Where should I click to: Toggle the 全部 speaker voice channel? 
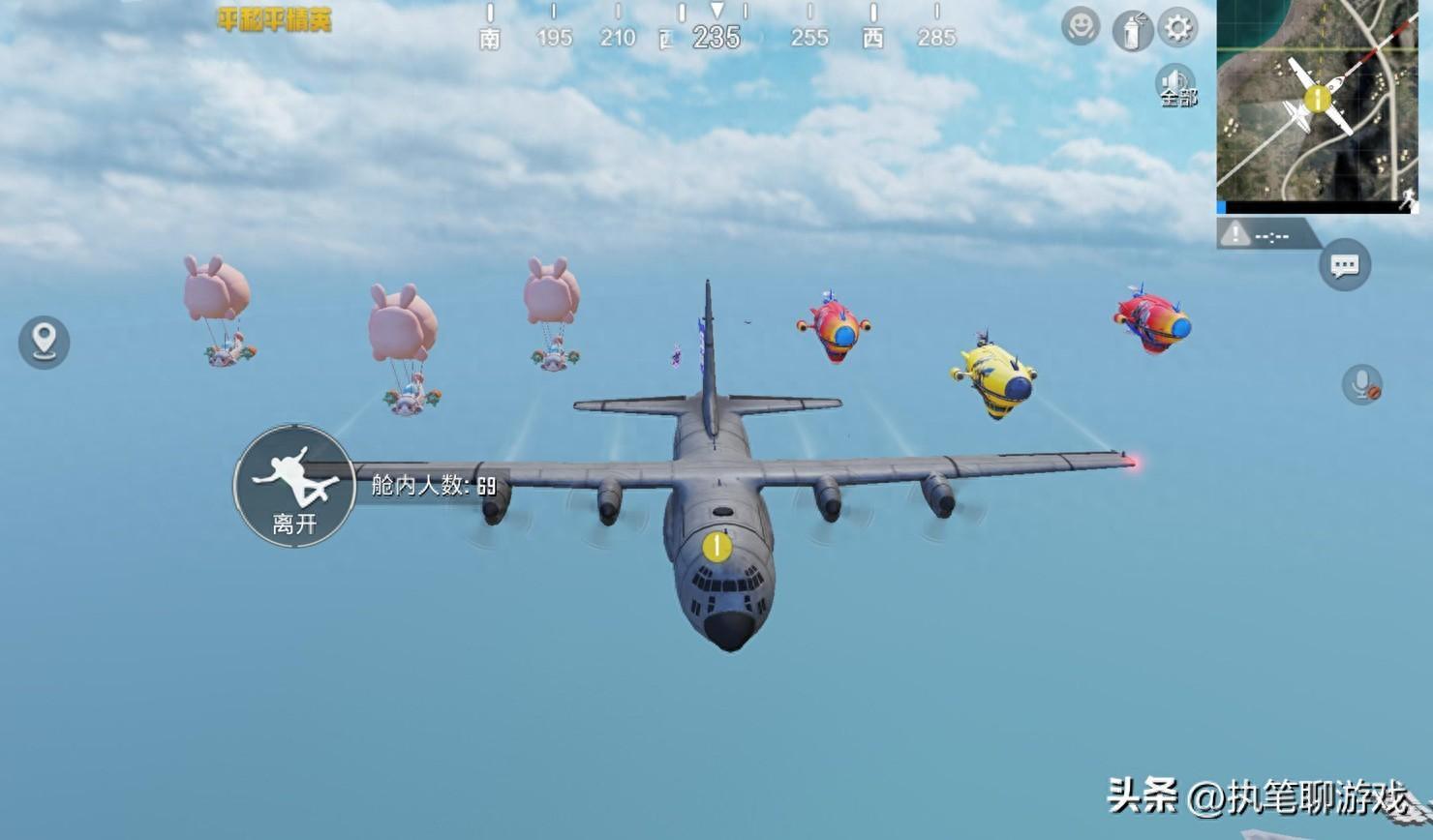1176,87
